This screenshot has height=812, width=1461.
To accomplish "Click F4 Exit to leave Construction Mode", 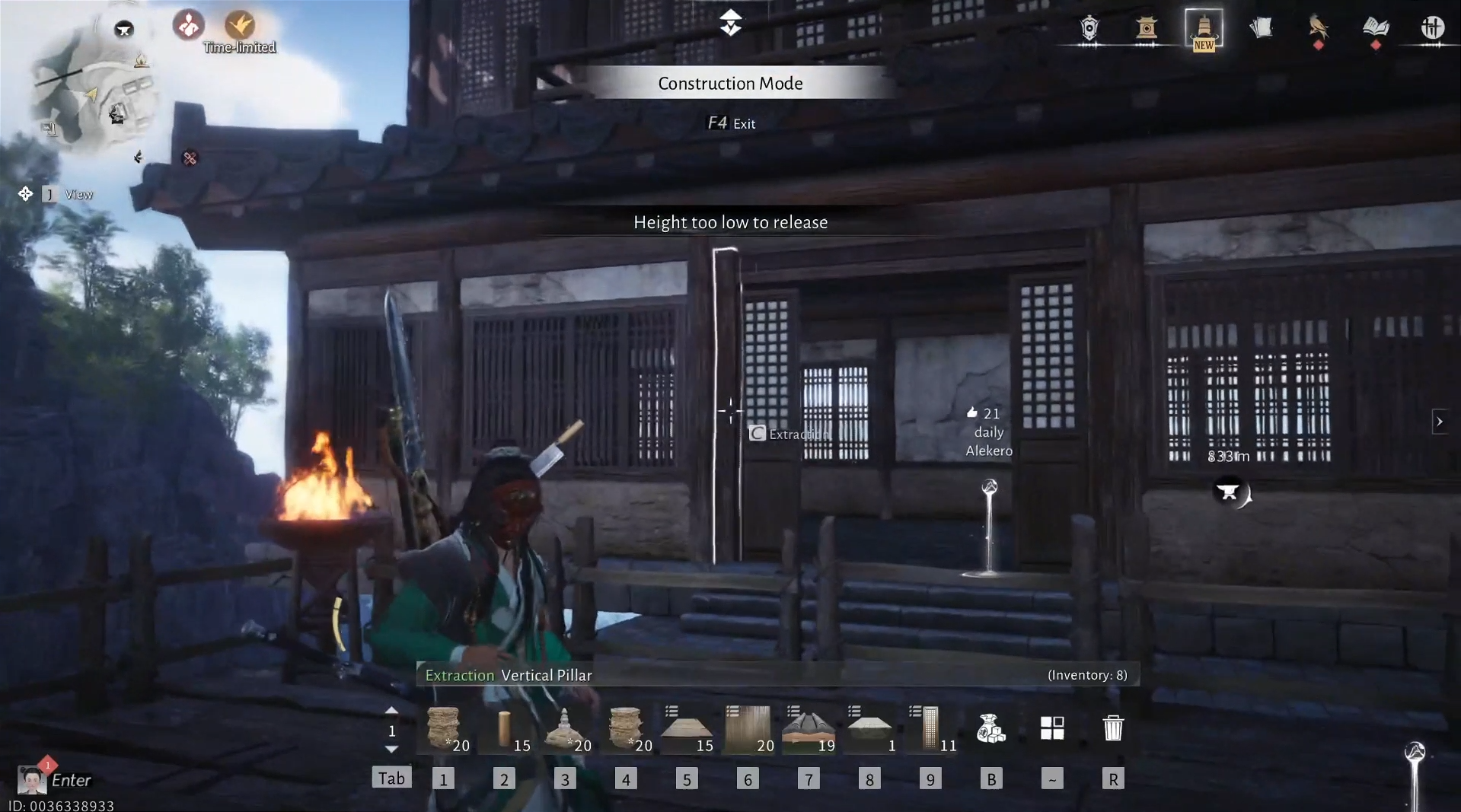I will [731, 123].
